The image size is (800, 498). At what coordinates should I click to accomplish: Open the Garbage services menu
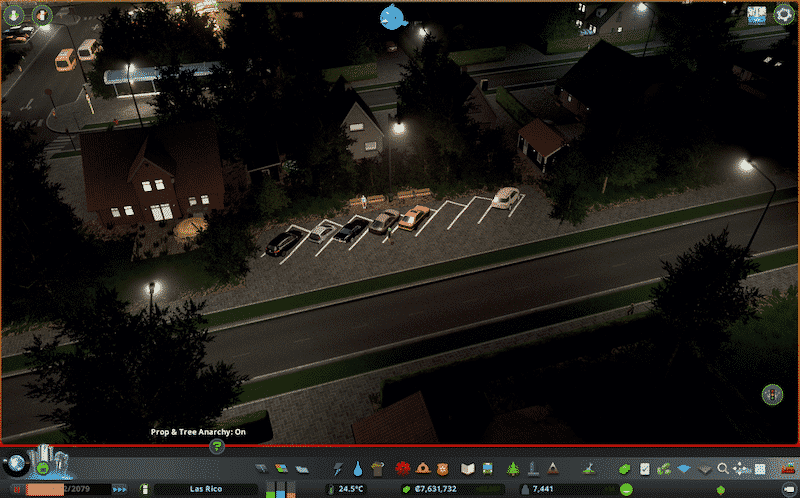[x=377, y=468]
